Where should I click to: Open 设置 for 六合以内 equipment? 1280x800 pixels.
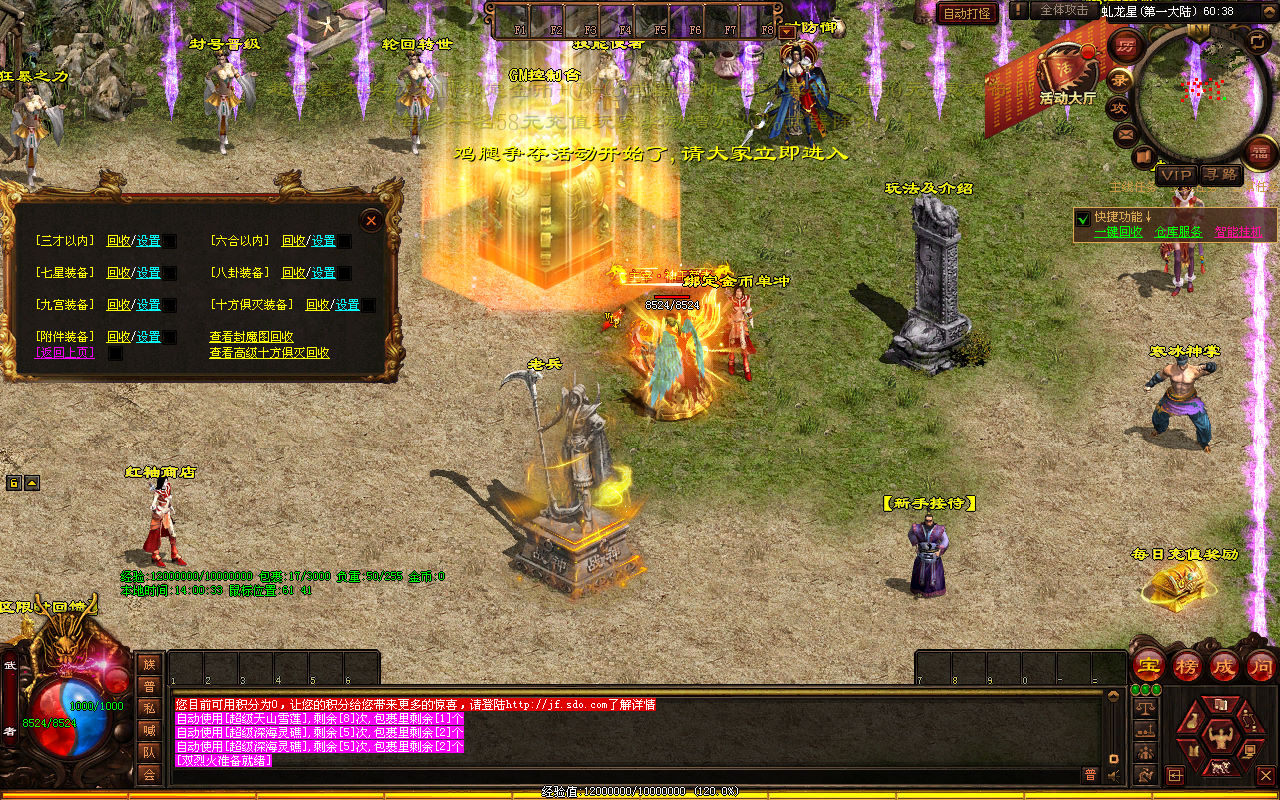click(x=323, y=241)
